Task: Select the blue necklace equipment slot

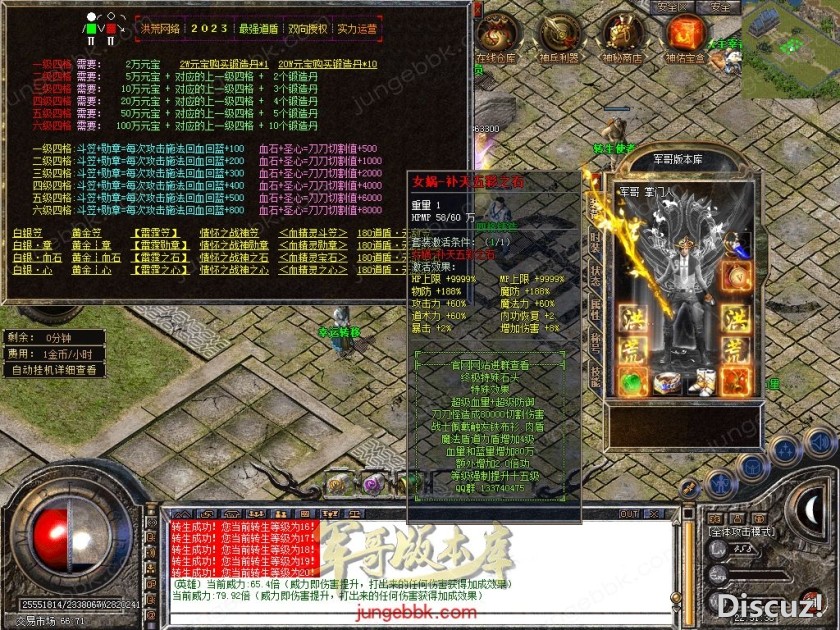Action: point(740,242)
